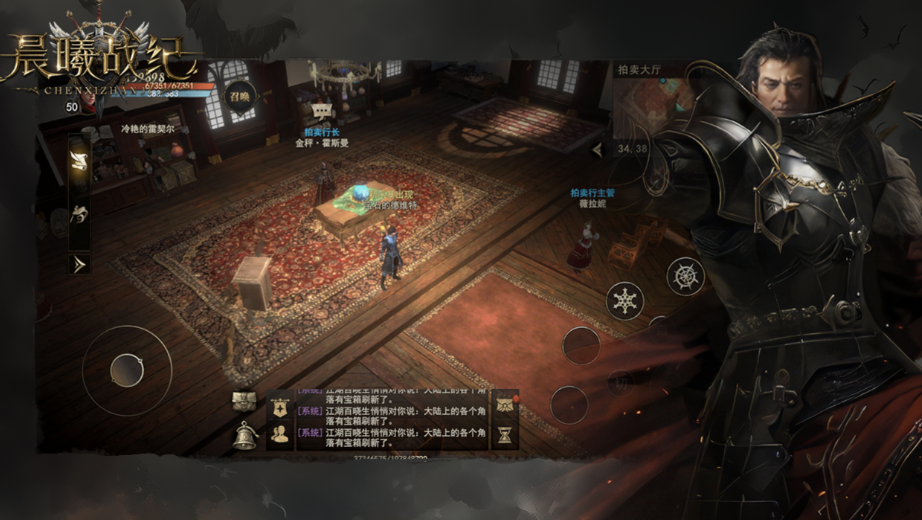Screen dimensions: 922x520
Task: Open the friends list icon in chat
Action: click(x=280, y=435)
